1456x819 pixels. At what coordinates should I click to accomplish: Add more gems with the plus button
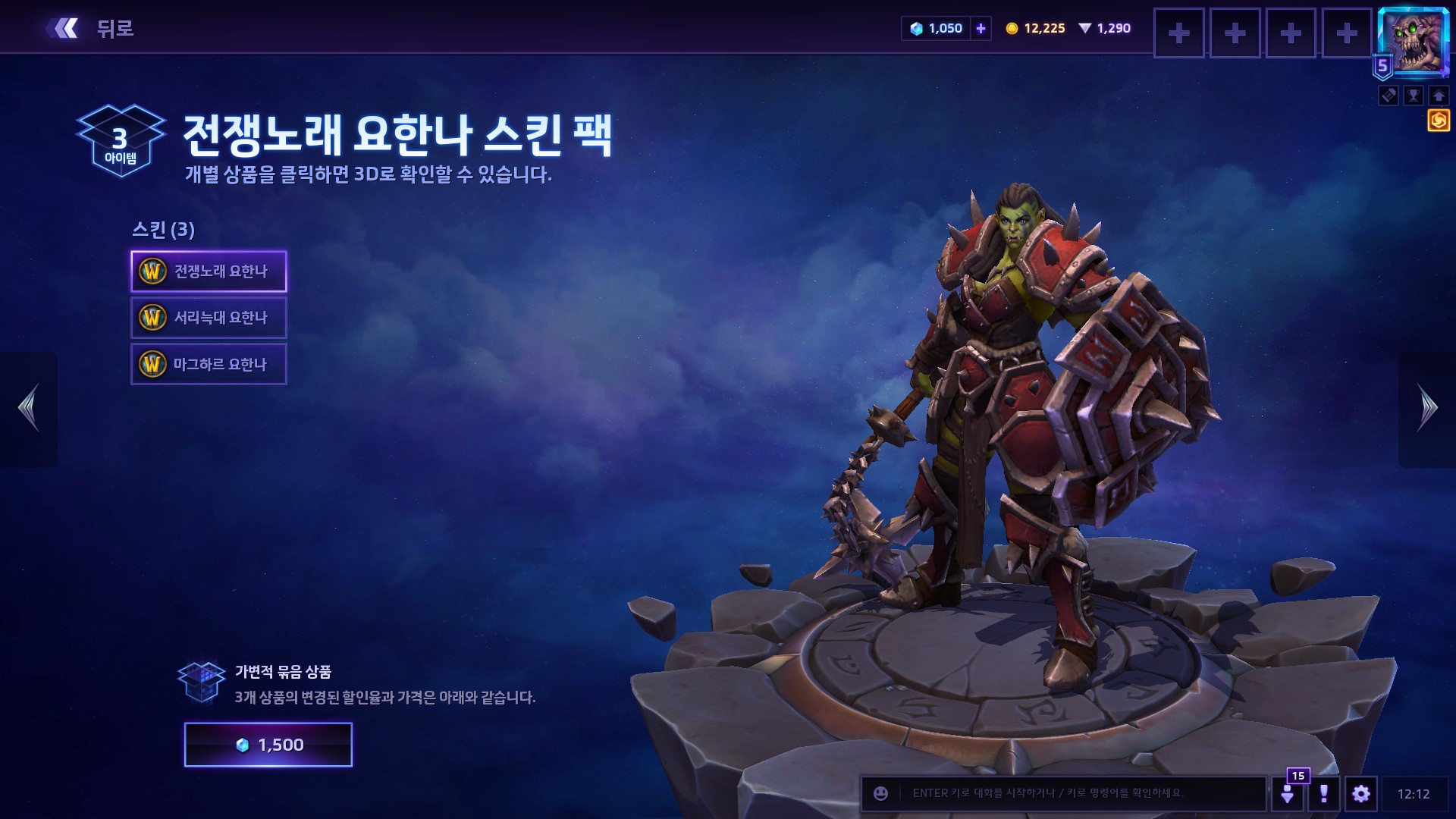point(981,29)
